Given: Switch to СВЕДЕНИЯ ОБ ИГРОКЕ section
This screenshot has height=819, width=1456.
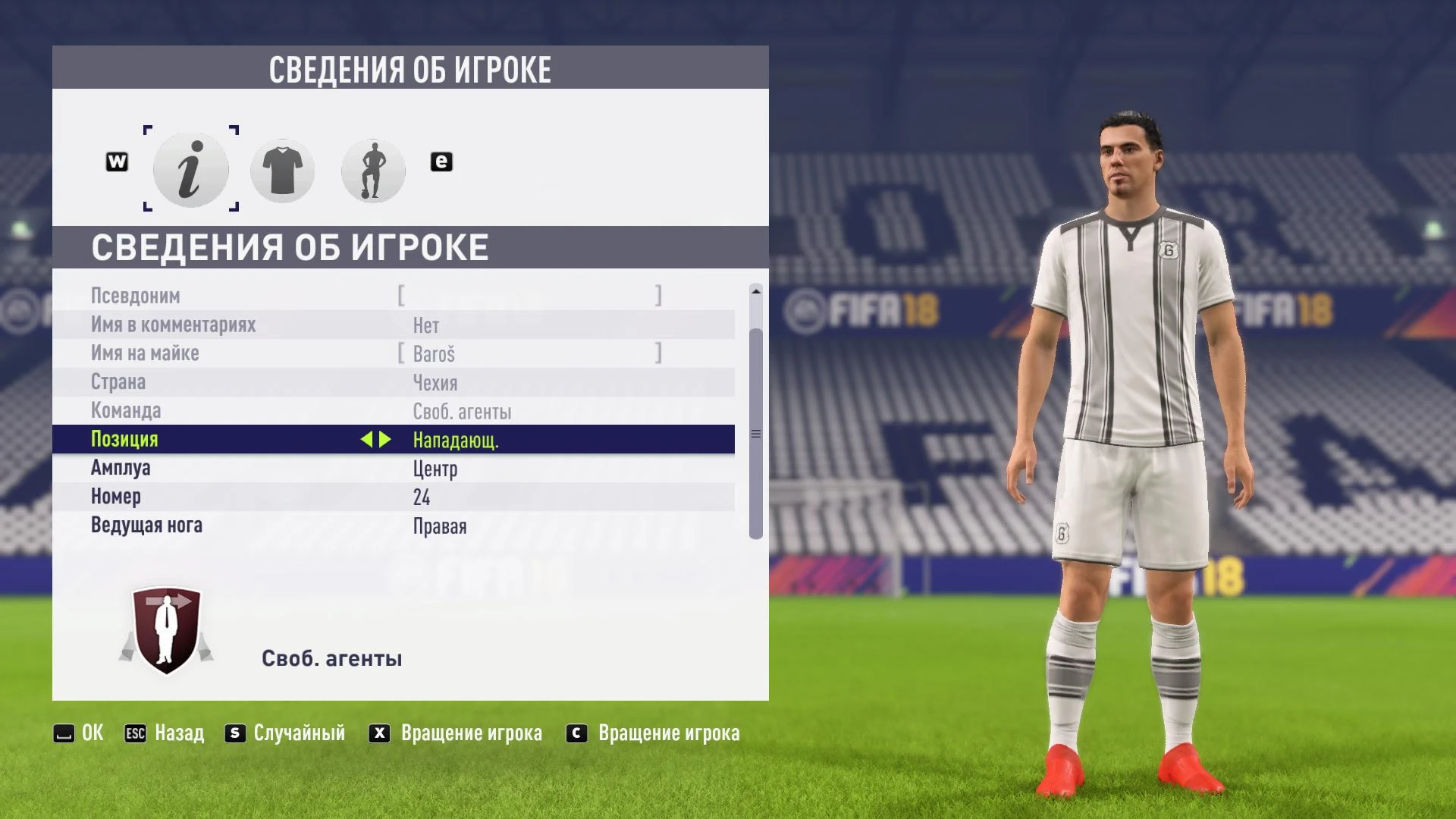Looking at the screenshot, I should pyautogui.click(x=290, y=246).
